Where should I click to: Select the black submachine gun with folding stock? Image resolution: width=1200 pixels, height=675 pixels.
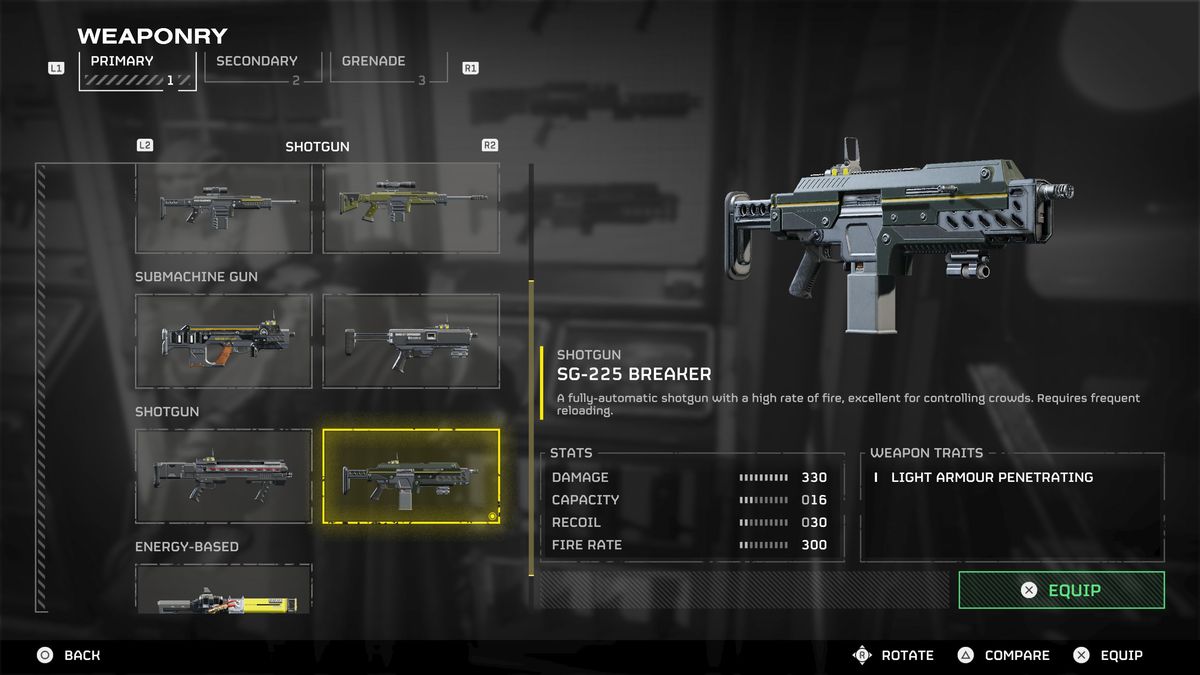411,341
